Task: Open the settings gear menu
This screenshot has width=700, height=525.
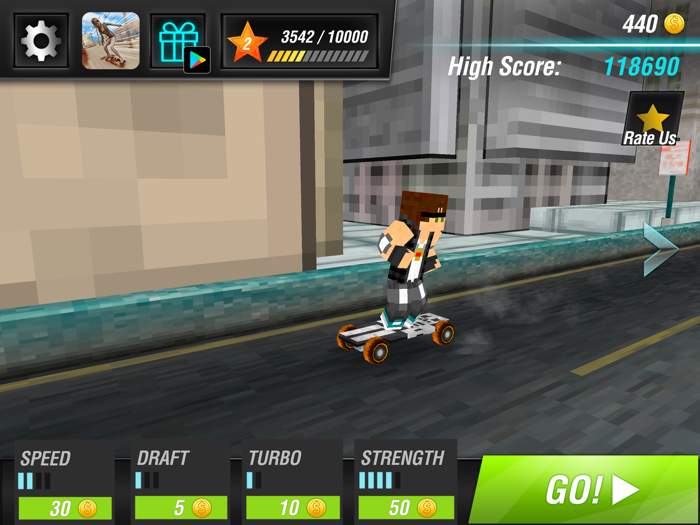Action: click(x=40, y=41)
